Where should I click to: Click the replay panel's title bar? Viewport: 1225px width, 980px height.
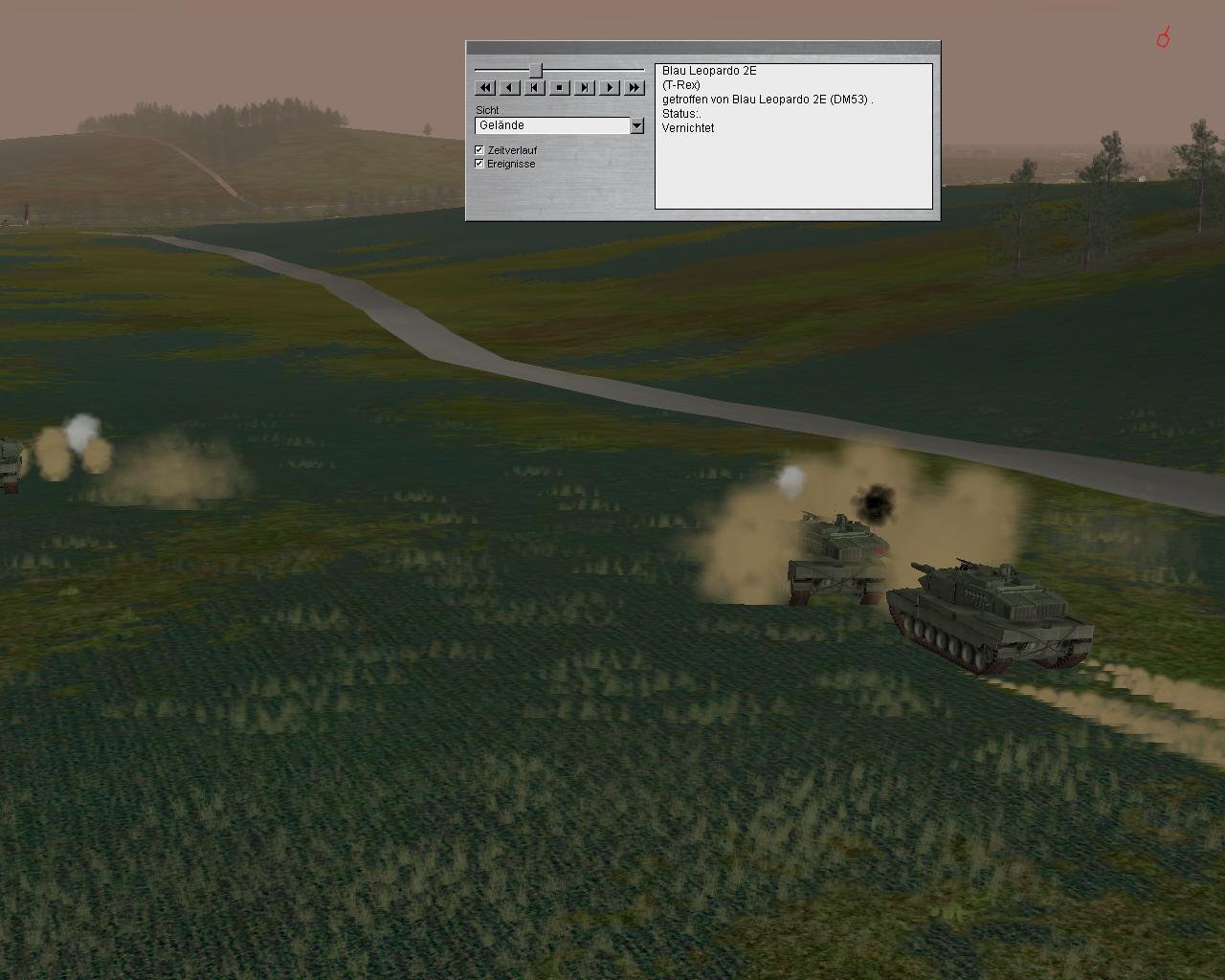pyautogui.click(x=702, y=48)
